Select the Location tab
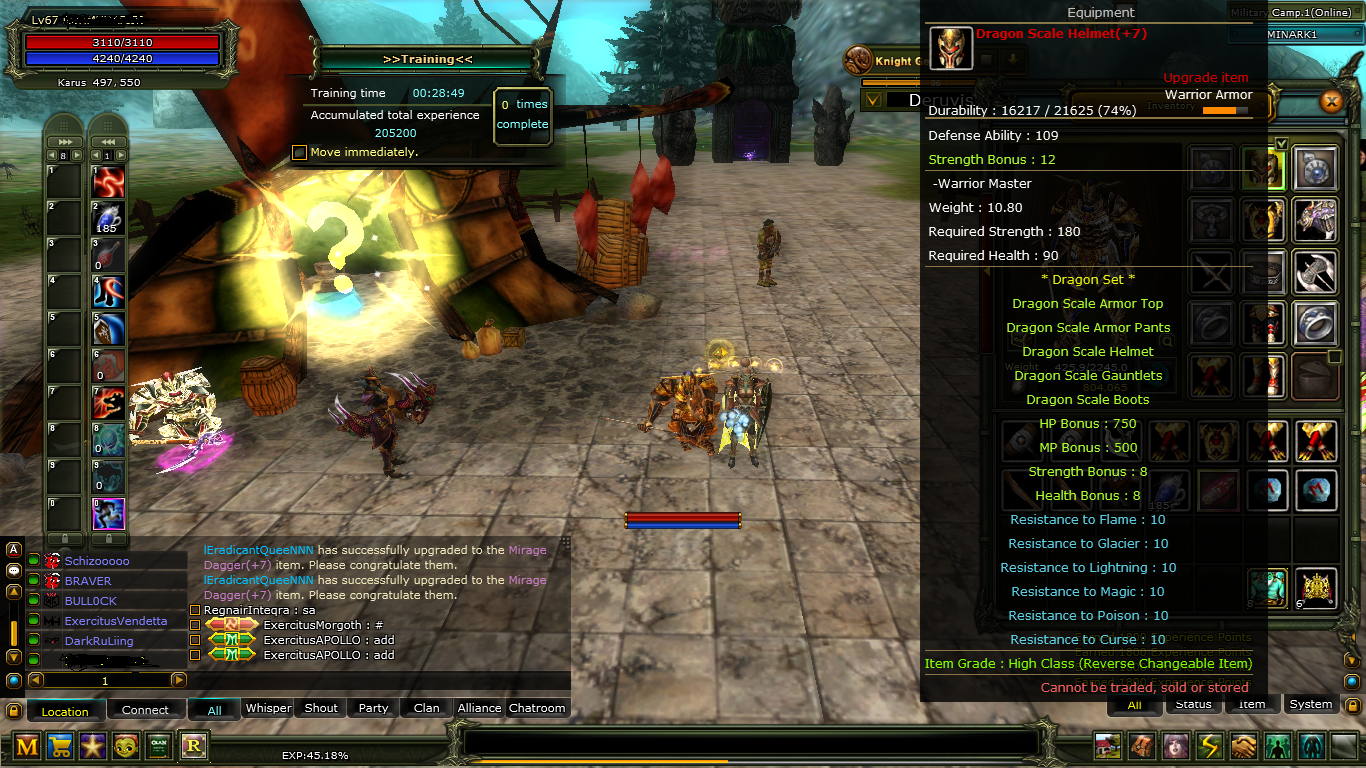 point(65,711)
